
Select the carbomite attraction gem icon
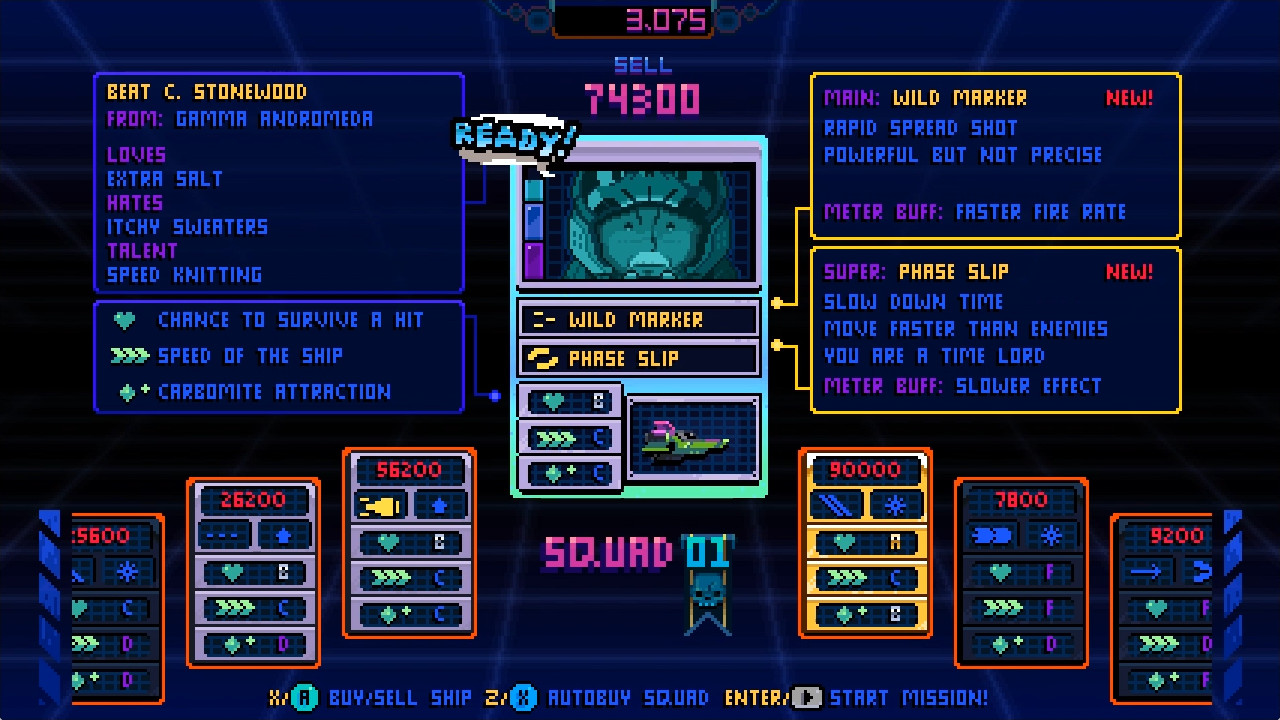click(126, 391)
